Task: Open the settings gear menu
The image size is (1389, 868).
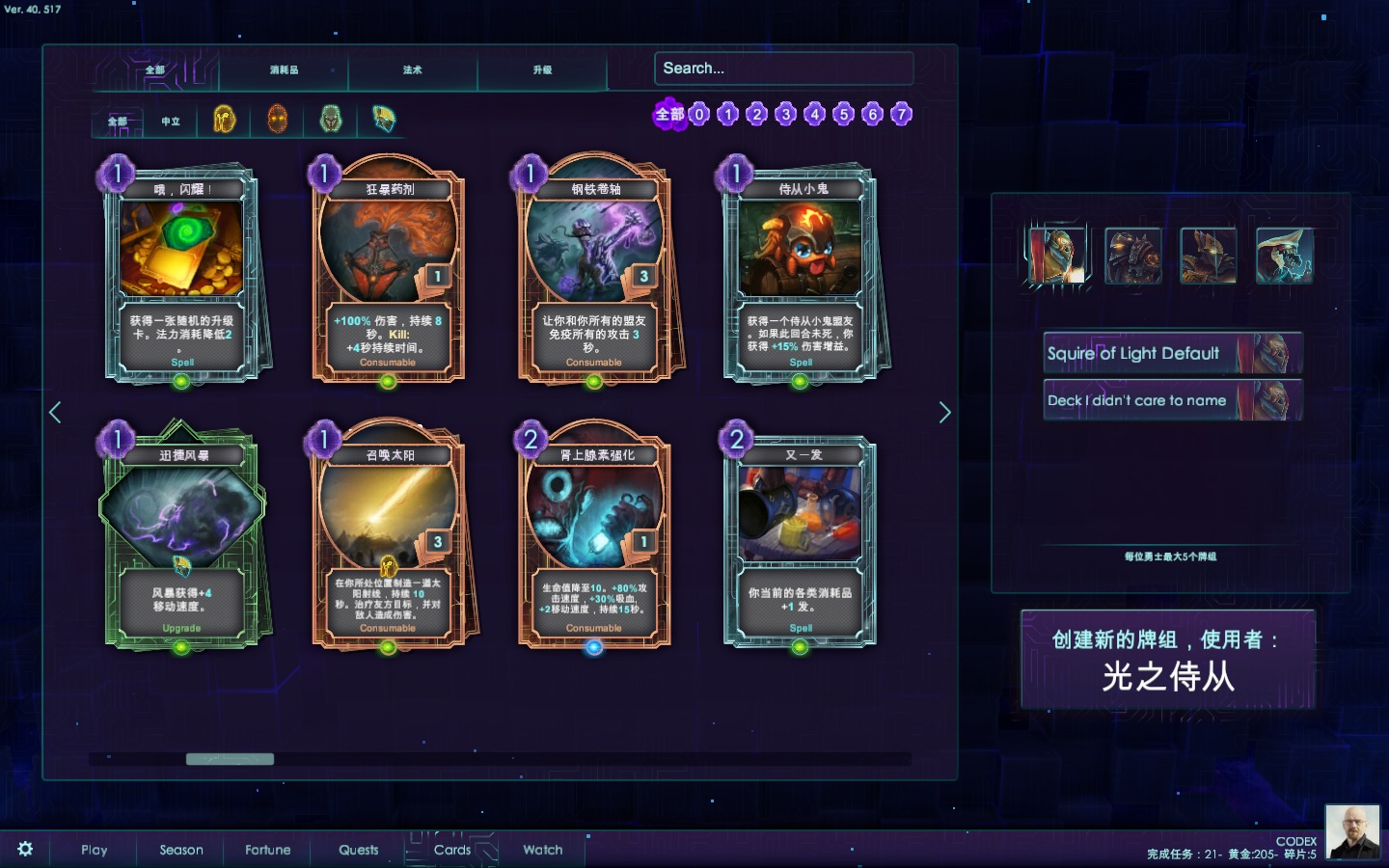Action: (x=25, y=849)
